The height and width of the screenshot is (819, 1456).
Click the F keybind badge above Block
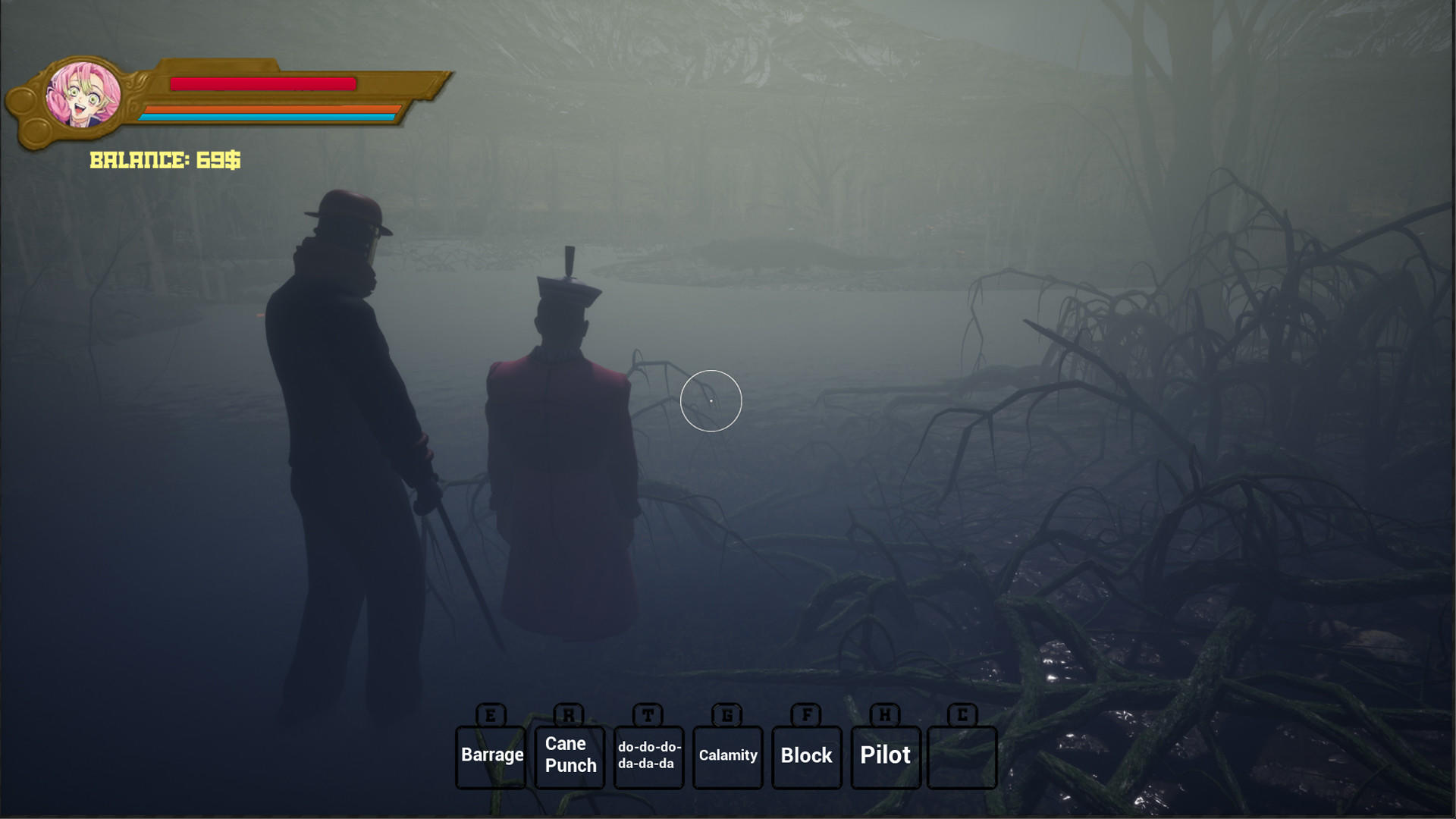pos(806,715)
